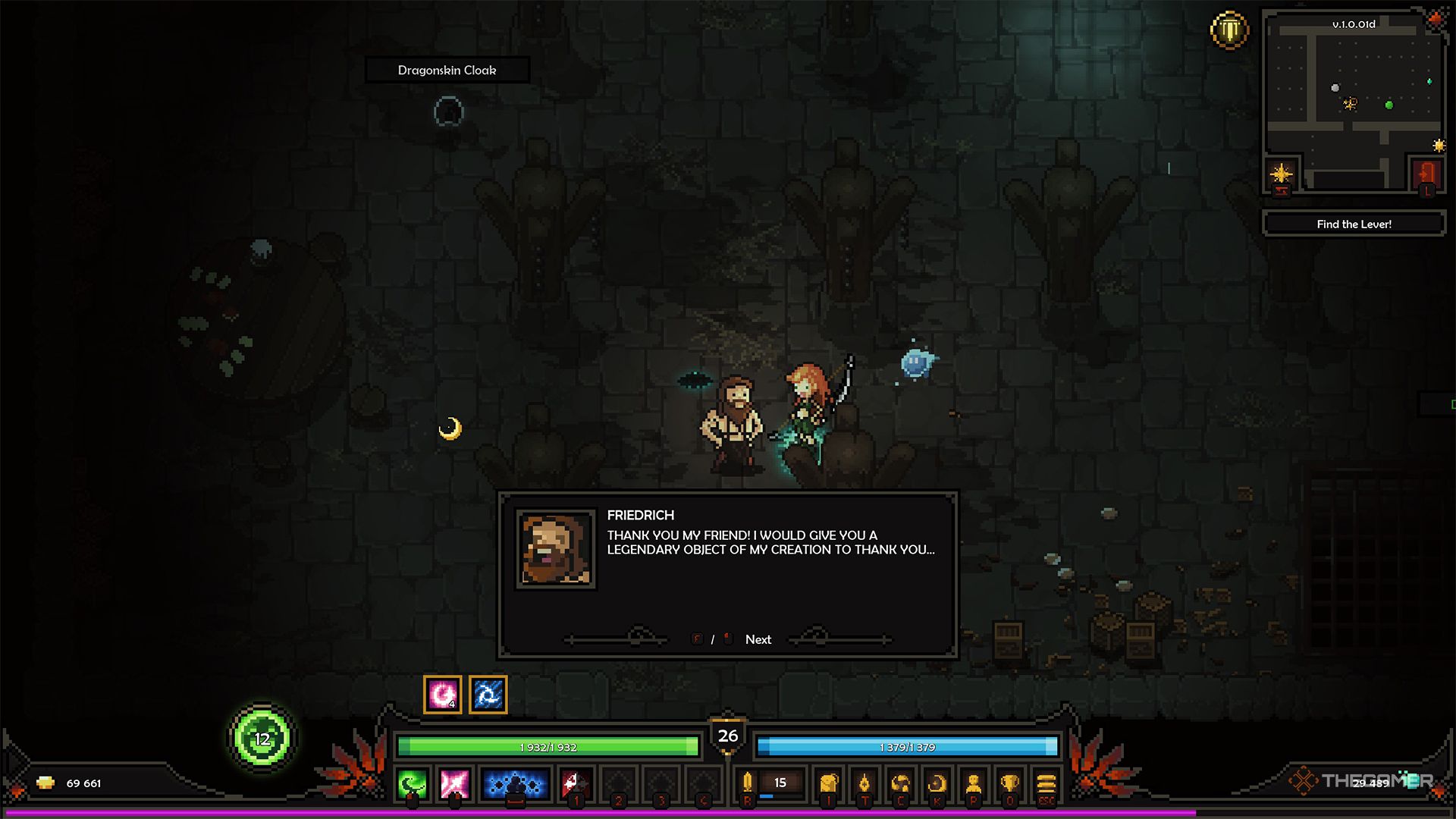Screen dimensions: 1456x819
Task: Use the pink arrow shot skill
Action: click(x=455, y=784)
